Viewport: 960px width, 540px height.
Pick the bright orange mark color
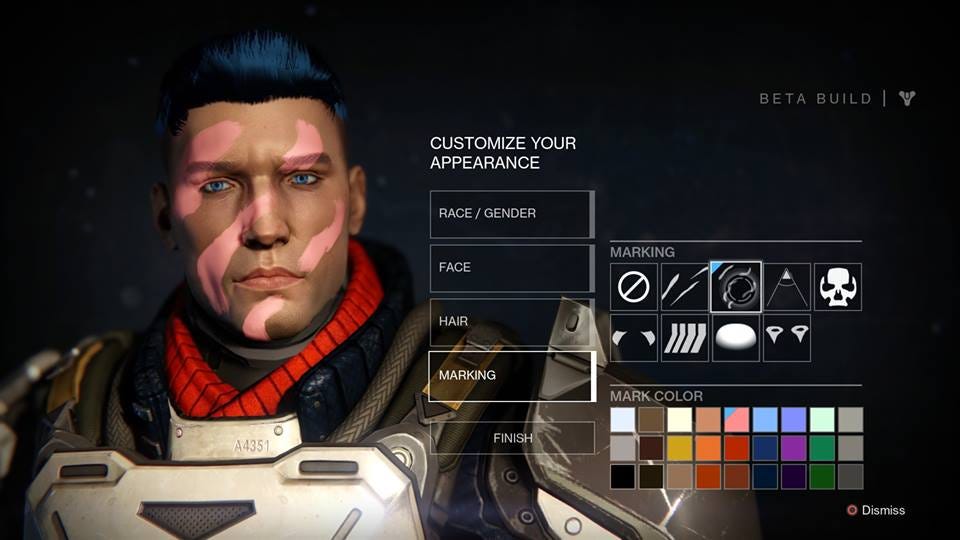pyautogui.click(x=708, y=448)
